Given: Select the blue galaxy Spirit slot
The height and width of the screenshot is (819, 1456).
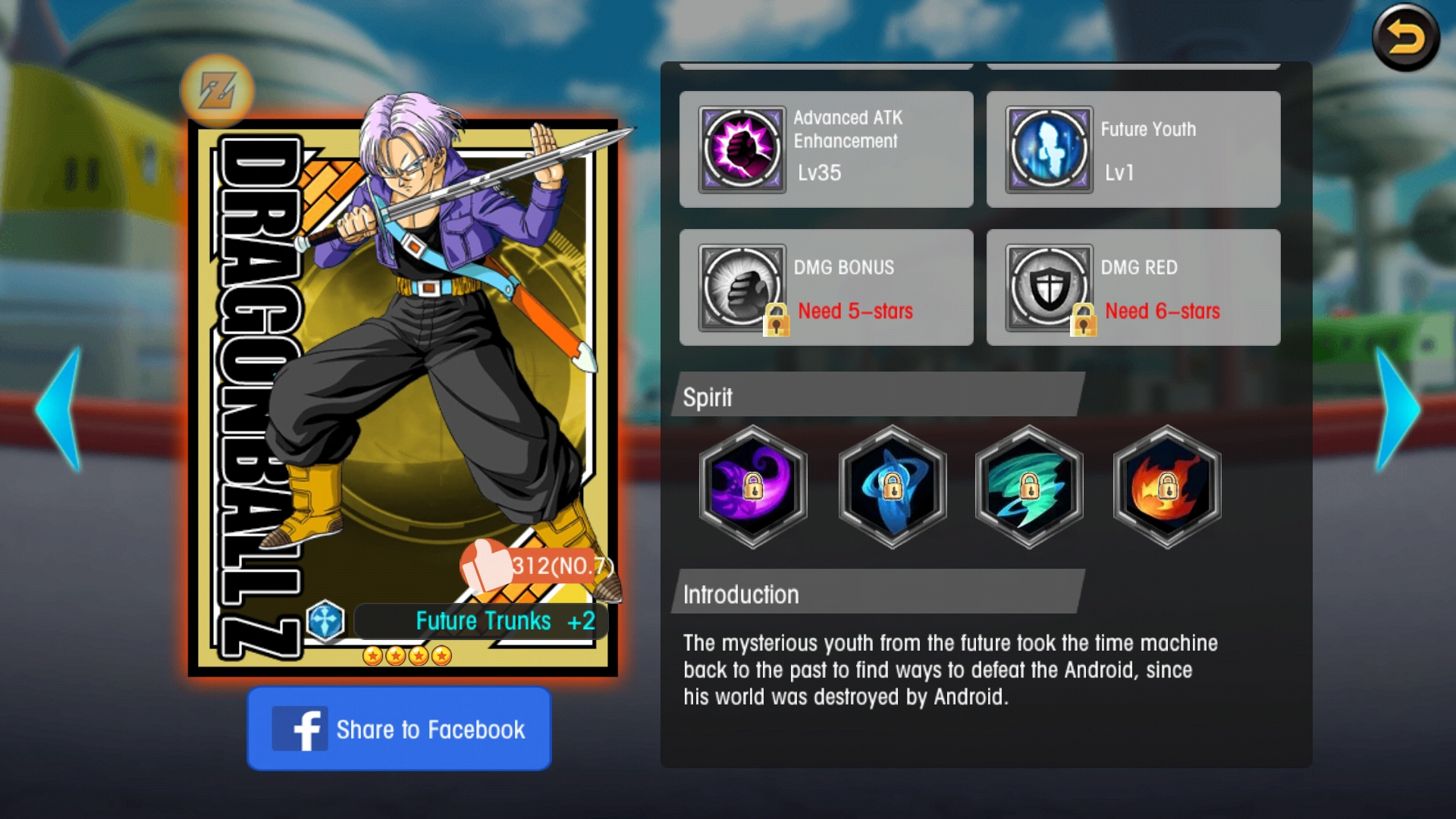Looking at the screenshot, I should [891, 488].
